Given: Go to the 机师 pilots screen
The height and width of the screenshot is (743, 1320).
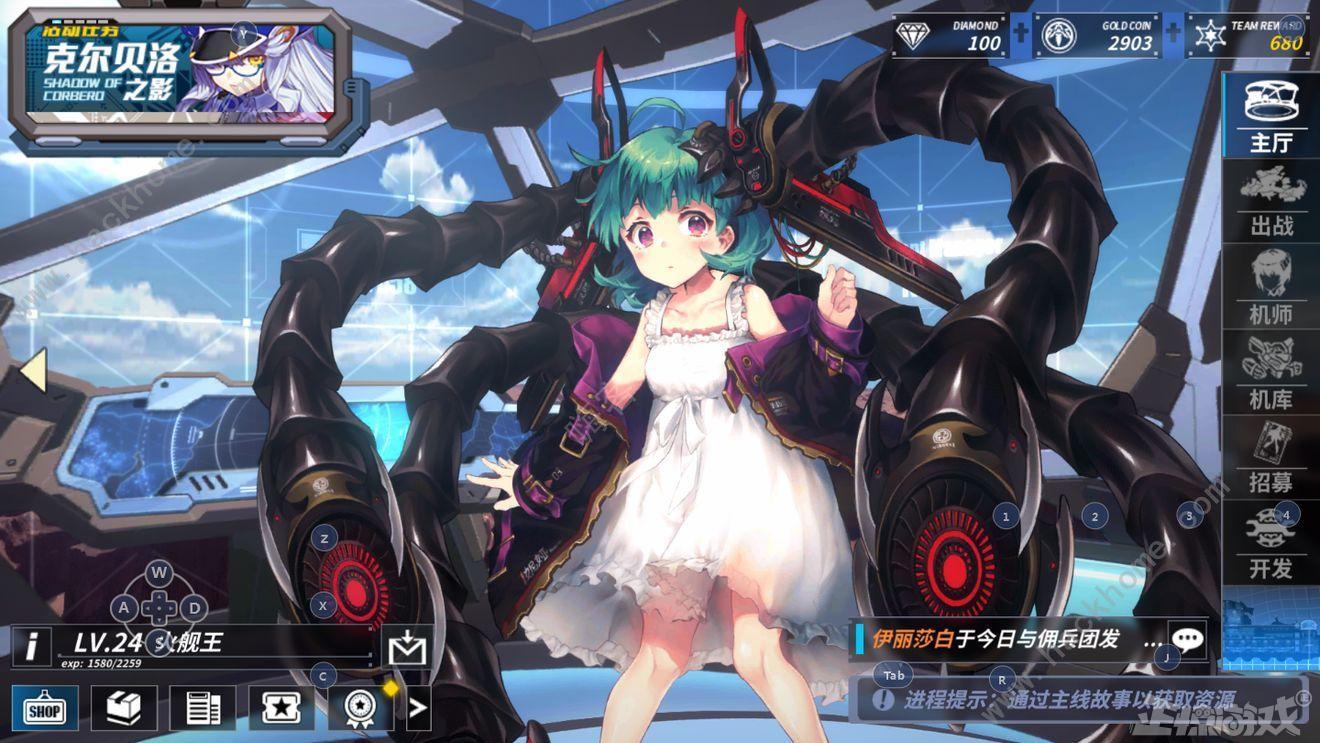Looking at the screenshot, I should (x=1271, y=289).
